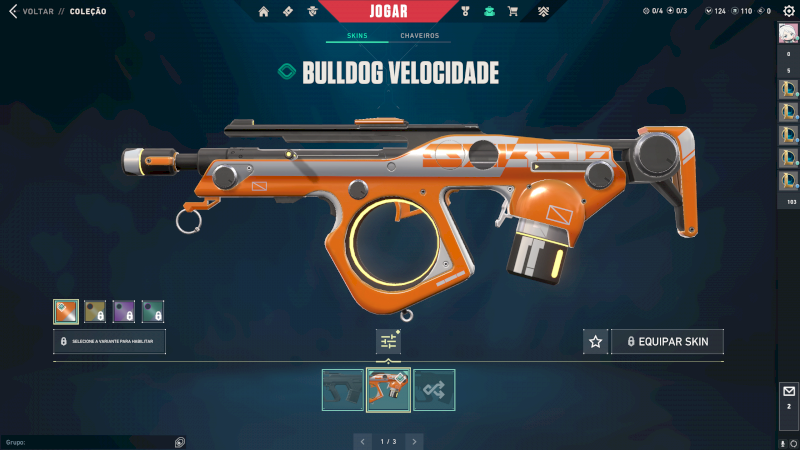This screenshot has height=450, width=800.
Task: Open the skin filter sliders button
Action: click(x=388, y=342)
